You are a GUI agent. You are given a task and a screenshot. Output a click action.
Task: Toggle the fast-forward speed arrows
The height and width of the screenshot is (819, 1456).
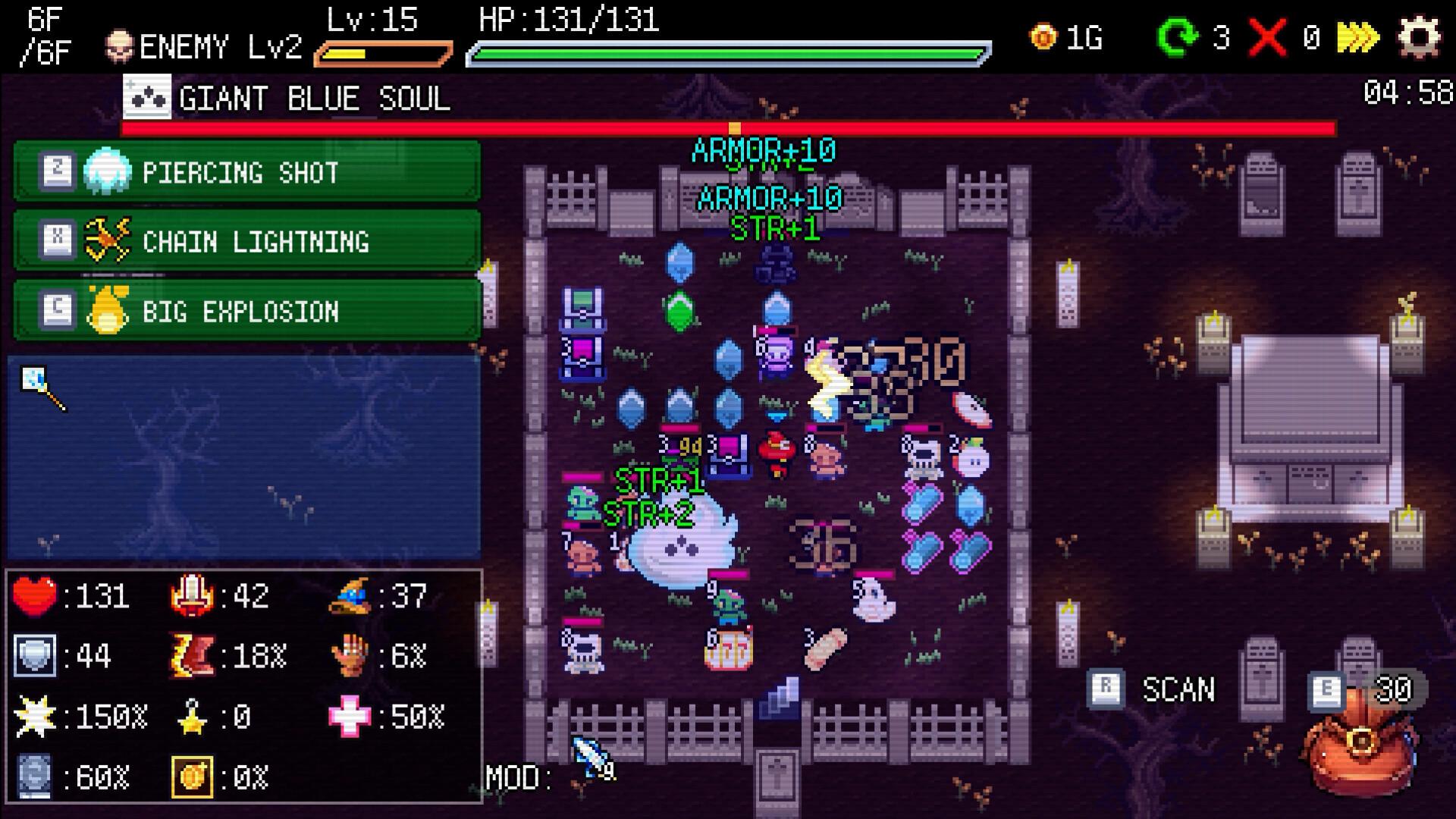1356,35
